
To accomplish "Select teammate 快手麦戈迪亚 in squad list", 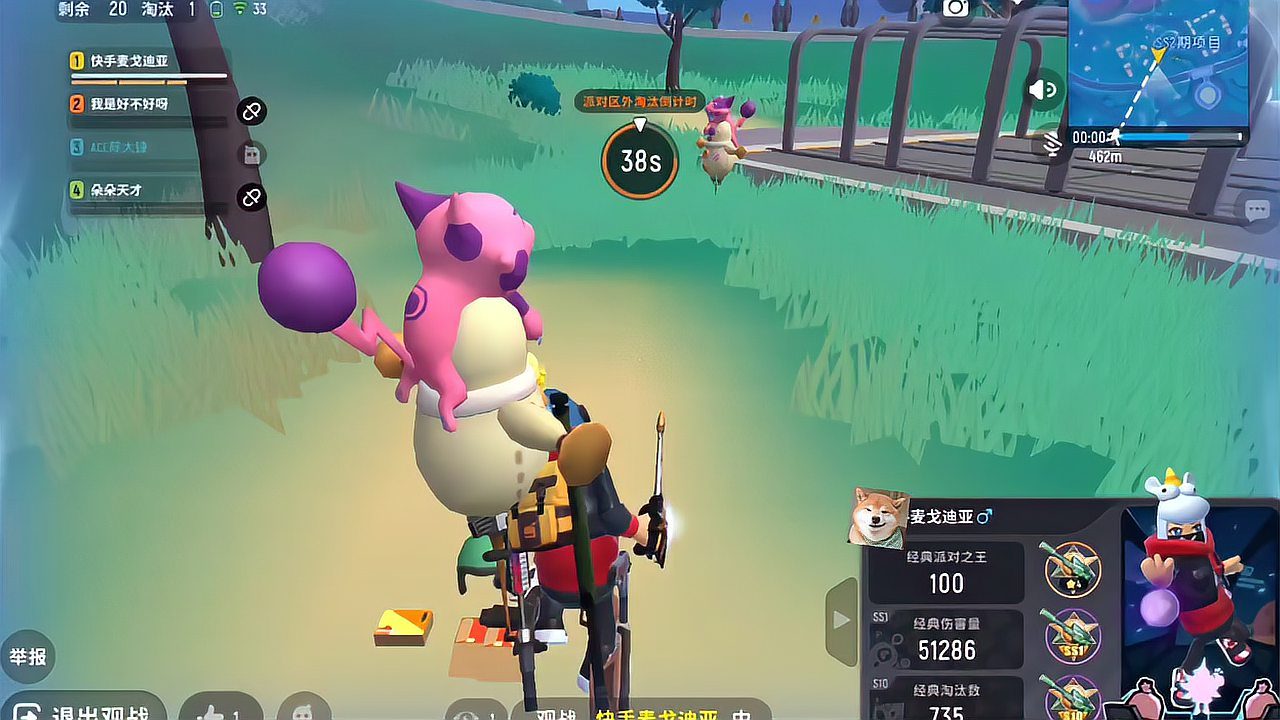I will coord(130,62).
